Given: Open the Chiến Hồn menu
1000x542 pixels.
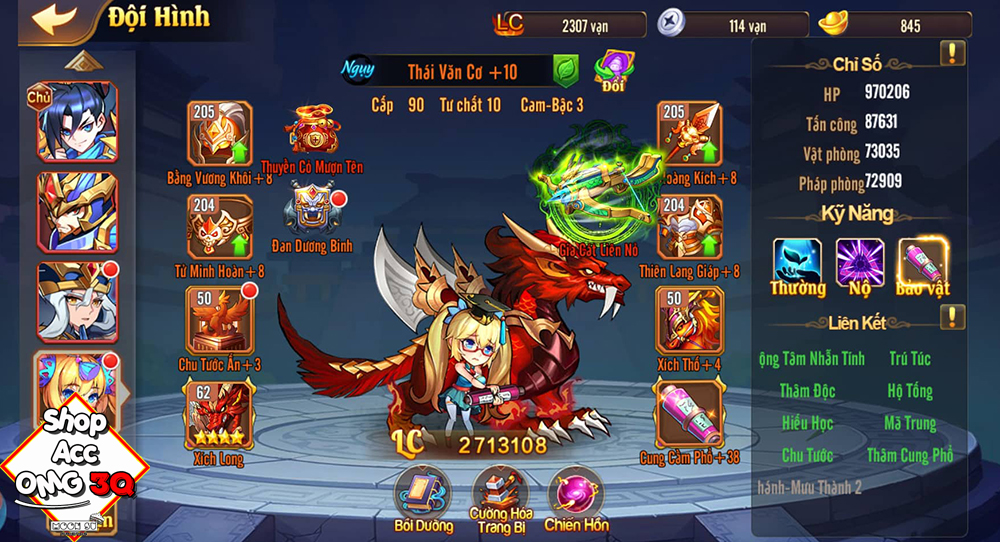Looking at the screenshot, I should [x=577, y=494].
